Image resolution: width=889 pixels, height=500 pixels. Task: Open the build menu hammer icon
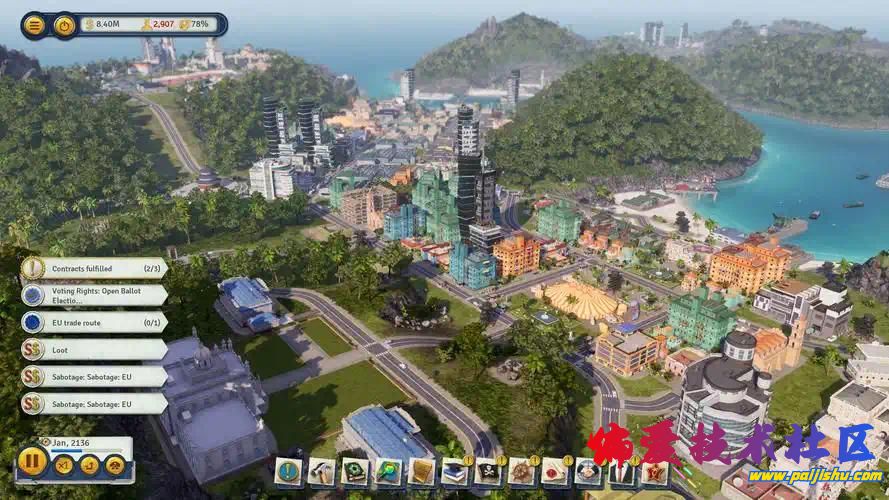322,471
